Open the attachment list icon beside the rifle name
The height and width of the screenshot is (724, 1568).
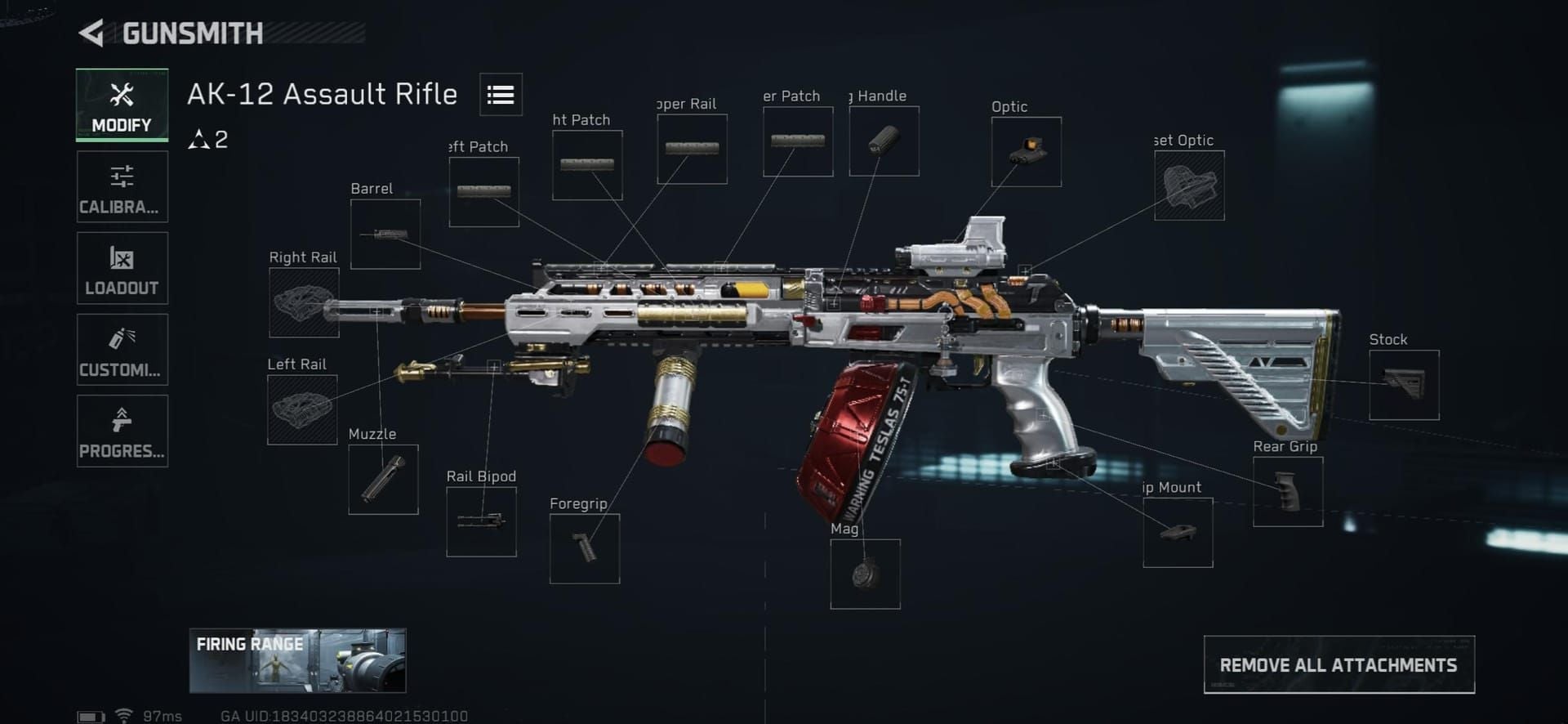(x=501, y=94)
